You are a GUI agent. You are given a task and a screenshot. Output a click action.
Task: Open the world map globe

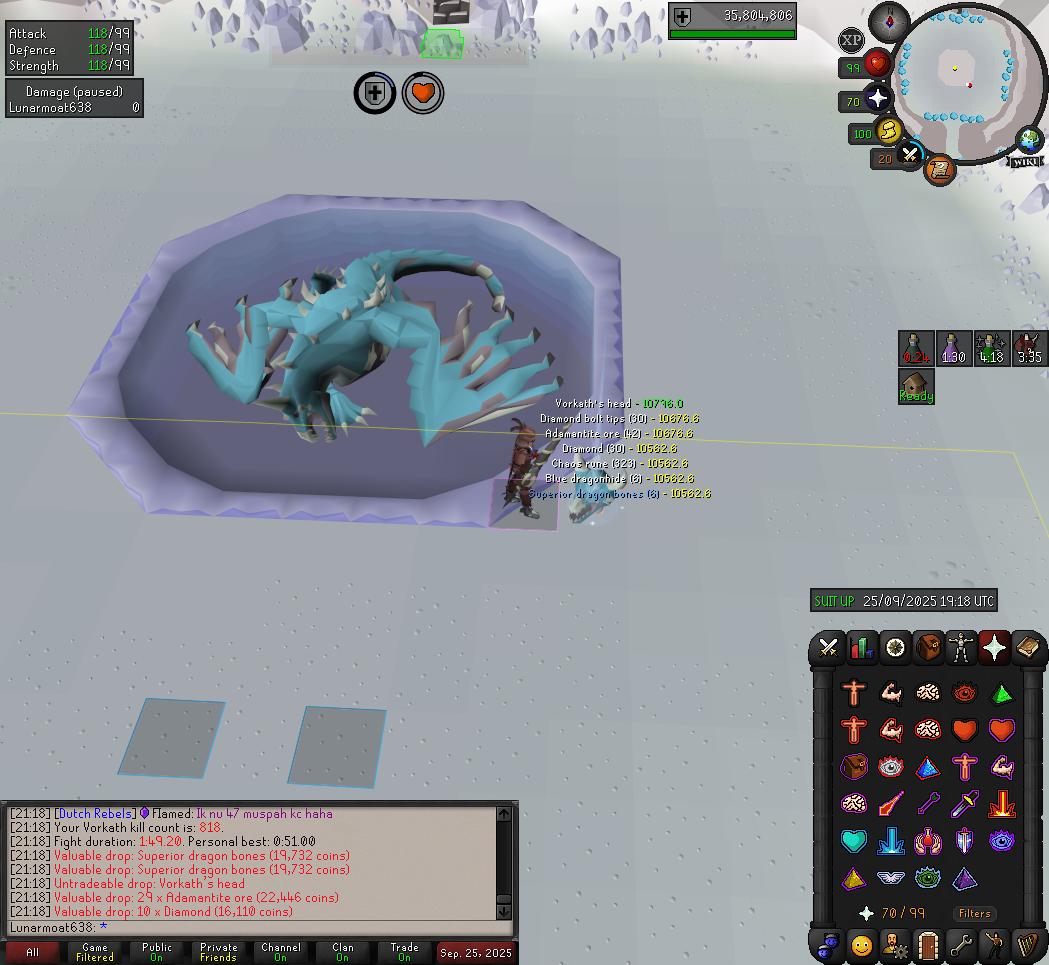pos(1029,139)
